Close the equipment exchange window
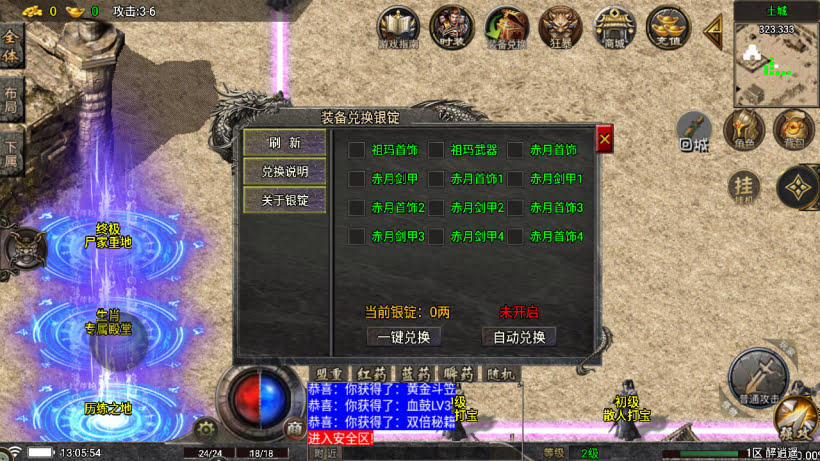Screen dimensions: 820x461 [x=604, y=140]
